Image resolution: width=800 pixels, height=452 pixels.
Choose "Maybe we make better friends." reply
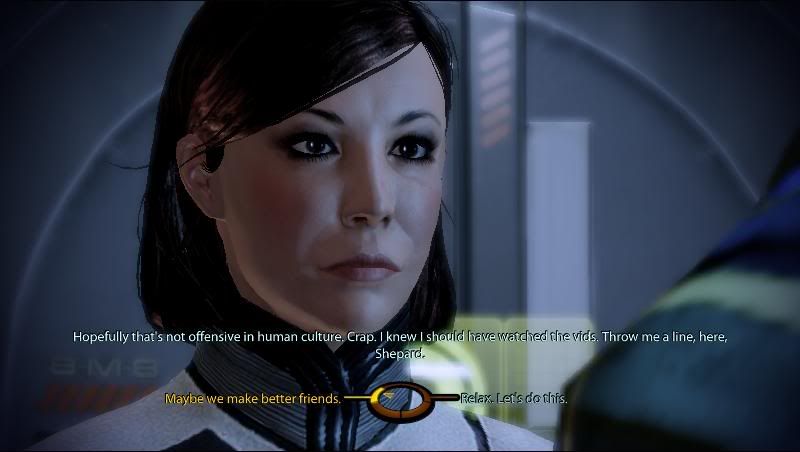[x=253, y=398]
